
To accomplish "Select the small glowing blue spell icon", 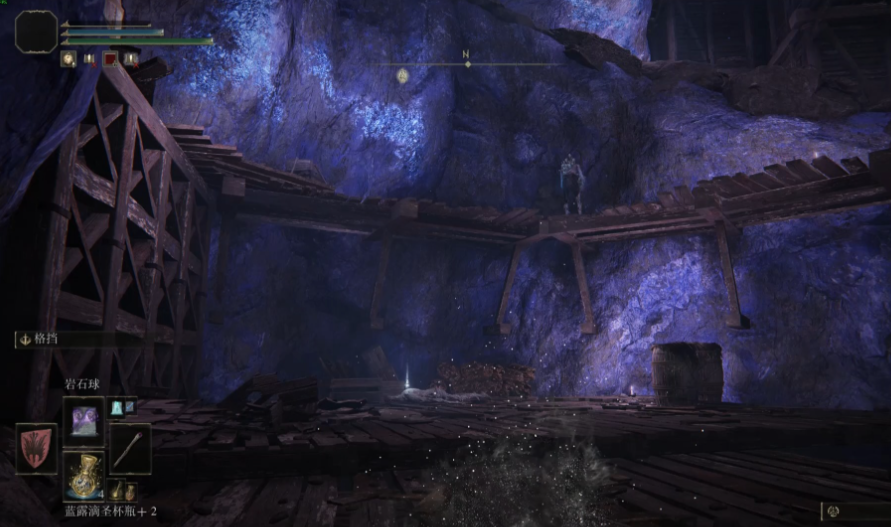I will click(116, 407).
